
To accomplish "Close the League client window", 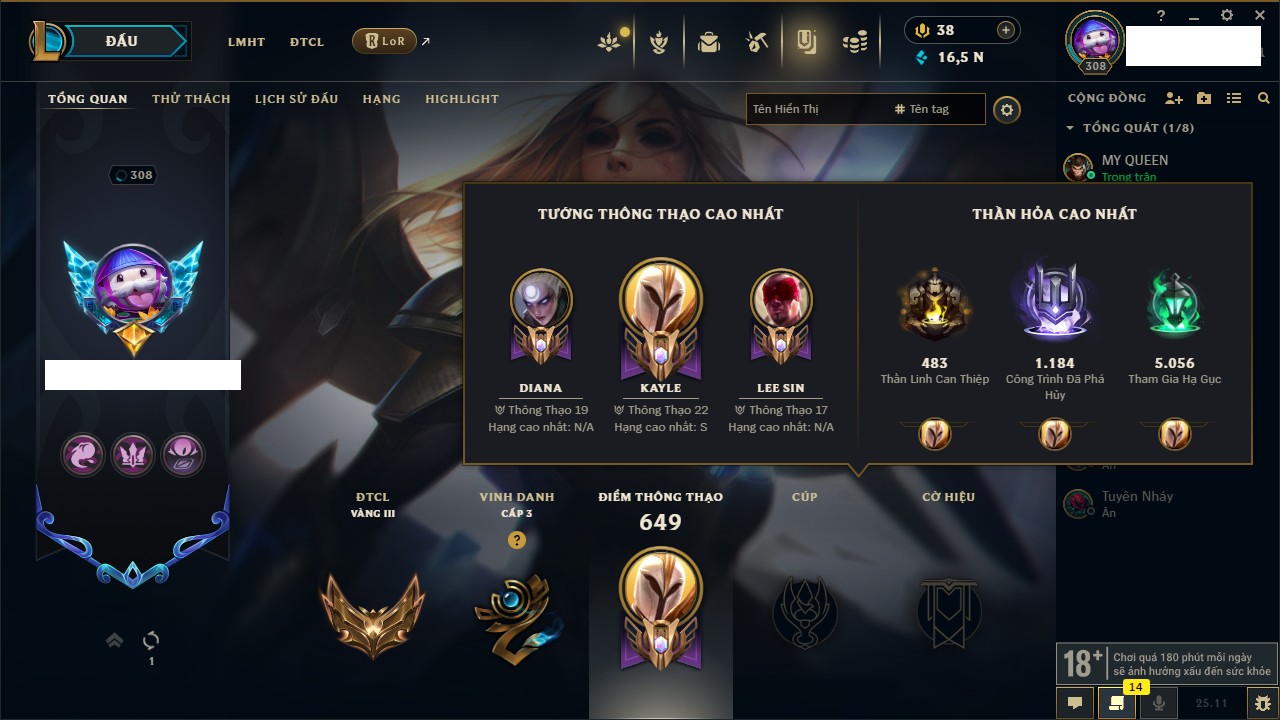I will 1258,16.
